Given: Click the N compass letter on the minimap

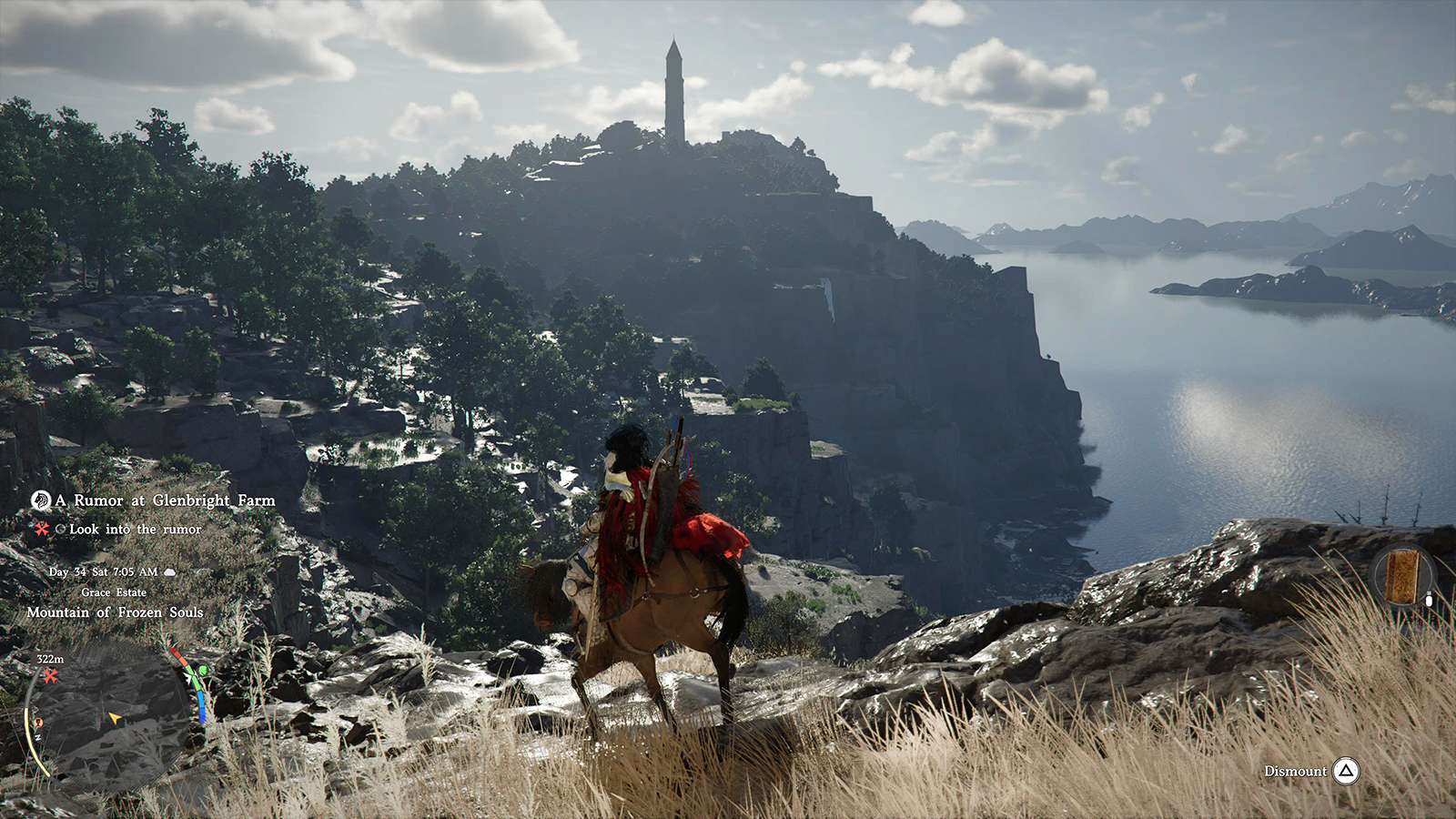Looking at the screenshot, I should coord(38,737).
